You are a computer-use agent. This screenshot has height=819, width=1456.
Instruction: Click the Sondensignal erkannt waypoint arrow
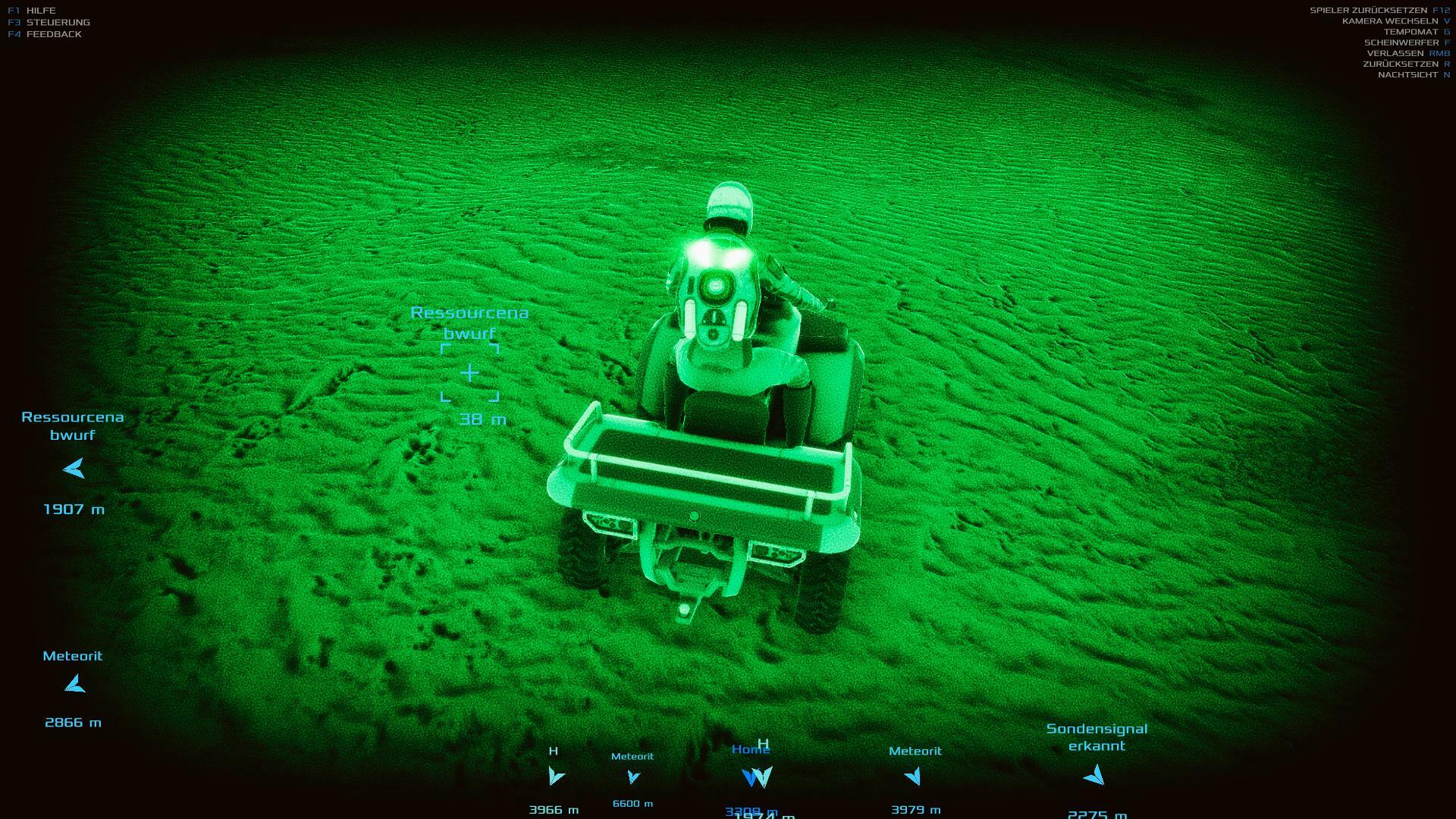1094,775
